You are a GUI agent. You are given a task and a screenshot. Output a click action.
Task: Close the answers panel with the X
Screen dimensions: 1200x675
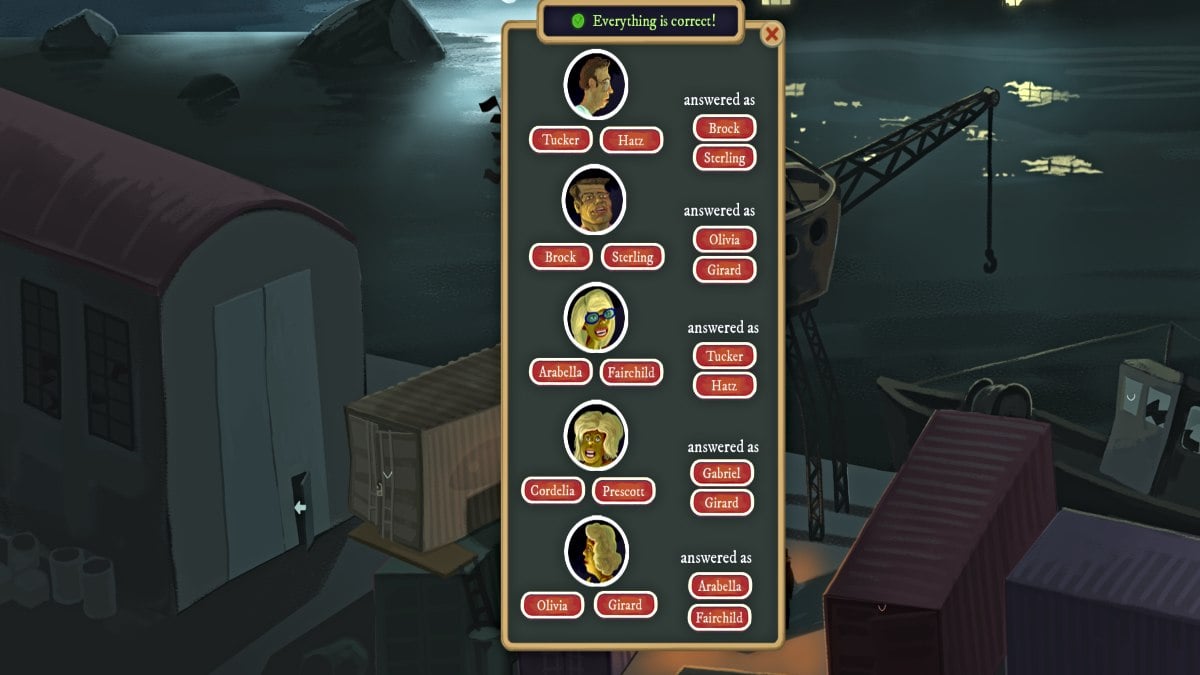(771, 35)
